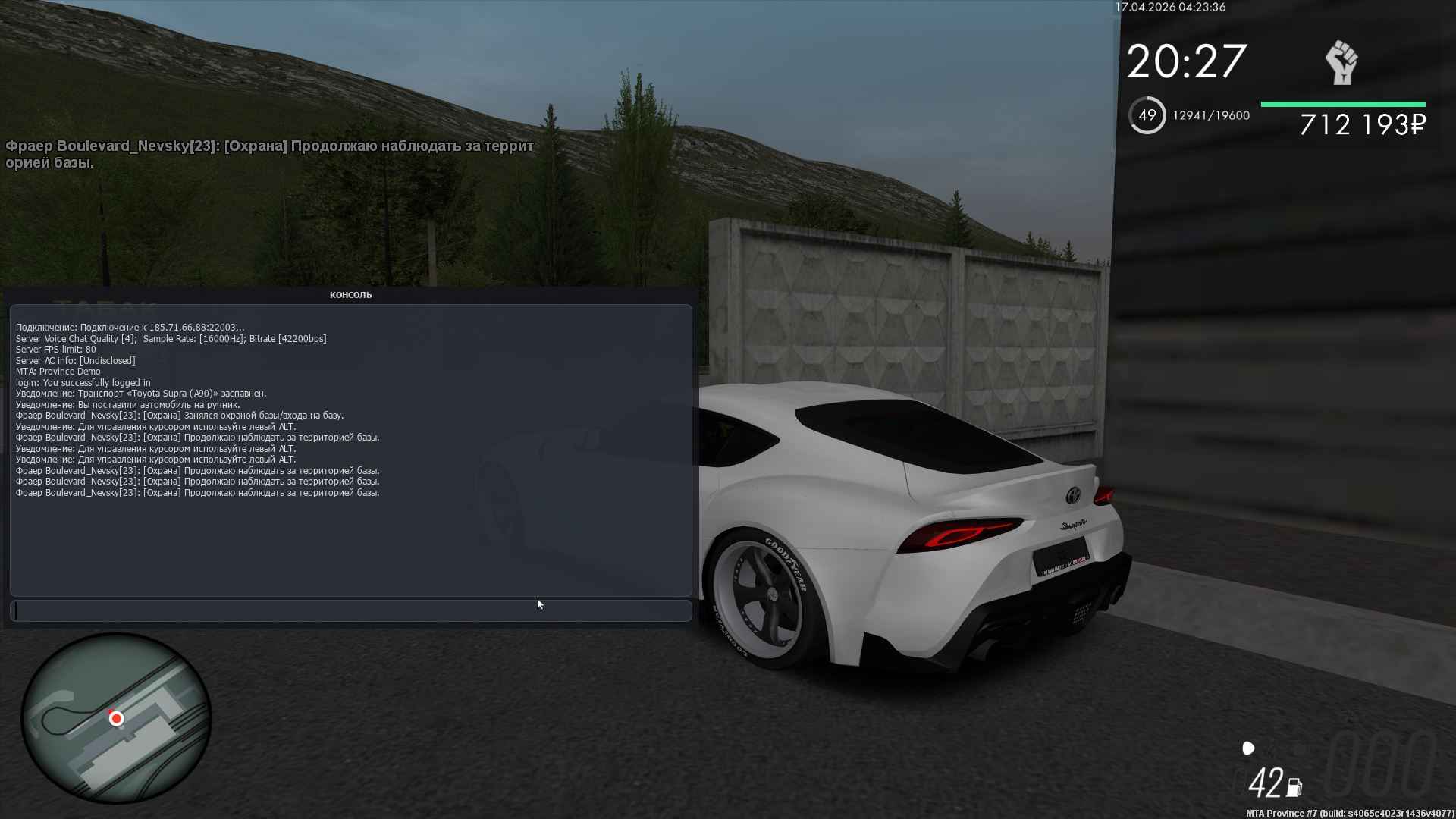Click the level 49 circle indicator
Viewport: 1456px width, 819px height.
coord(1147,115)
